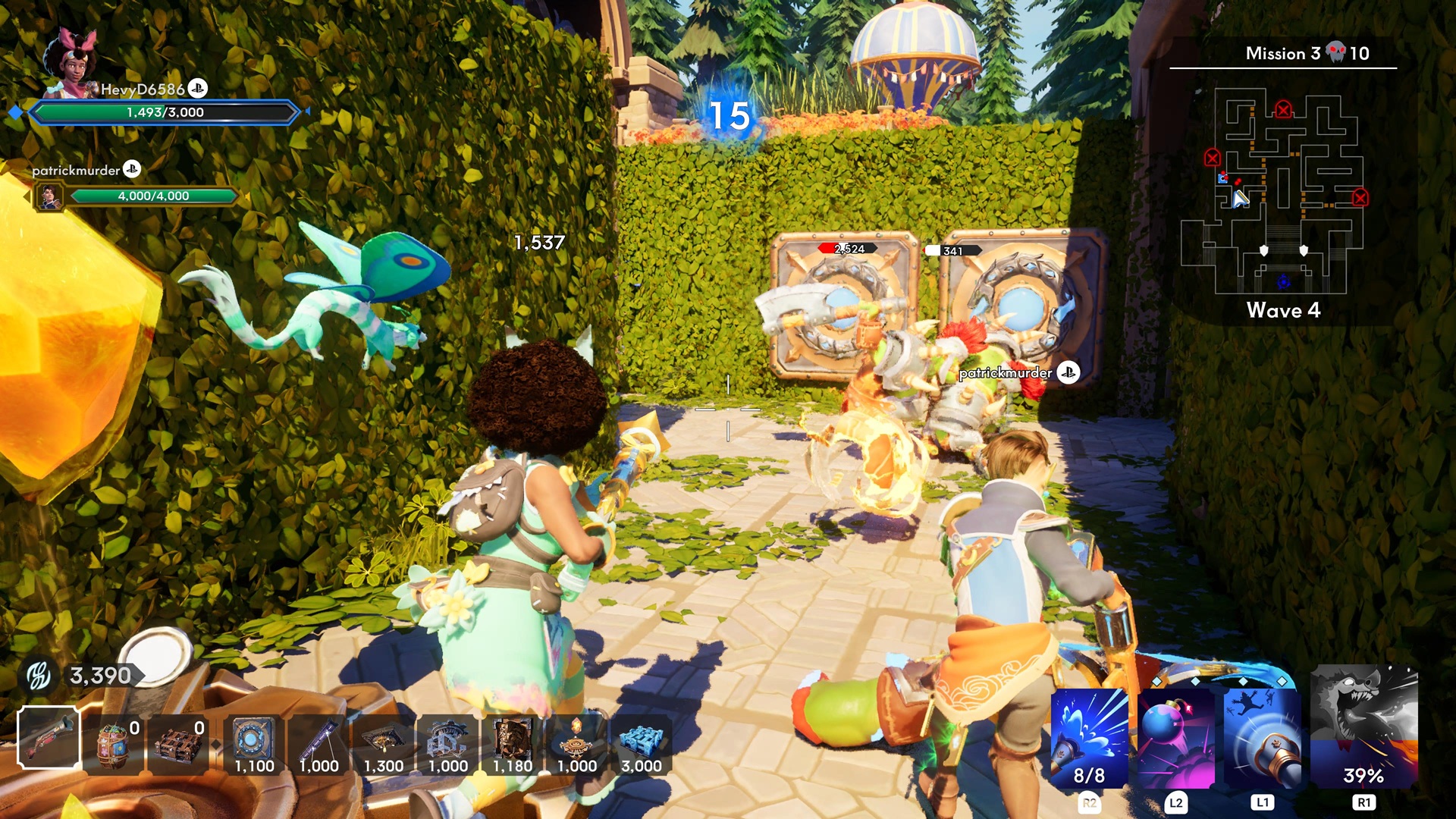Activate the roaring beast ultimate at 39%
The image size is (1456, 819).
click(x=1363, y=728)
